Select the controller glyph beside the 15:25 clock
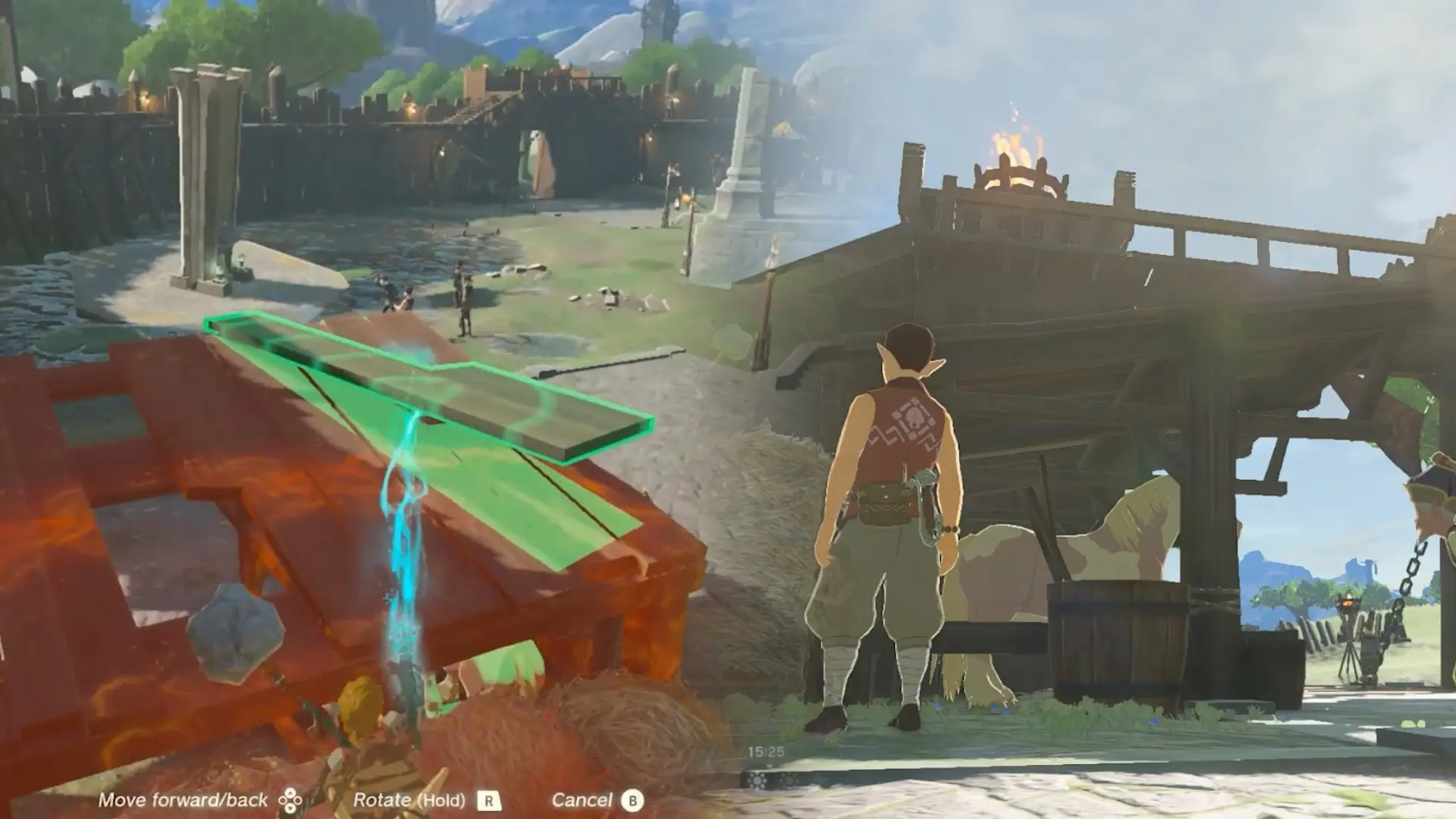Viewport: 1456px width, 819px height. [x=756, y=780]
